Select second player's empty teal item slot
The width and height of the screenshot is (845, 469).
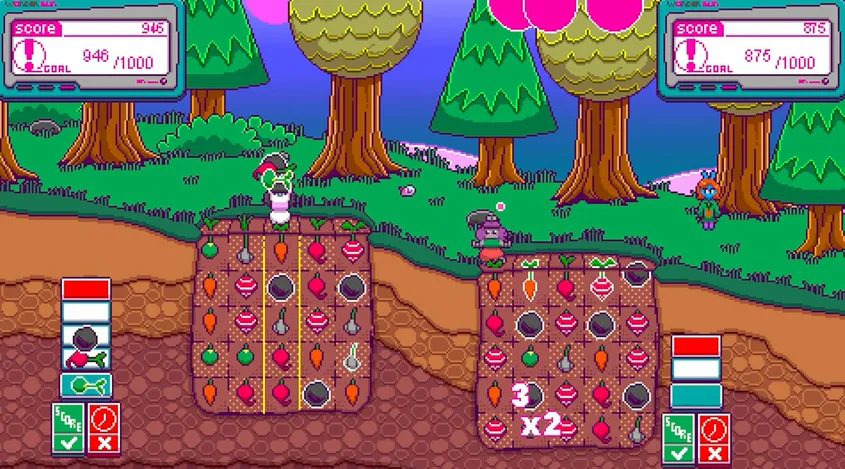696,396
